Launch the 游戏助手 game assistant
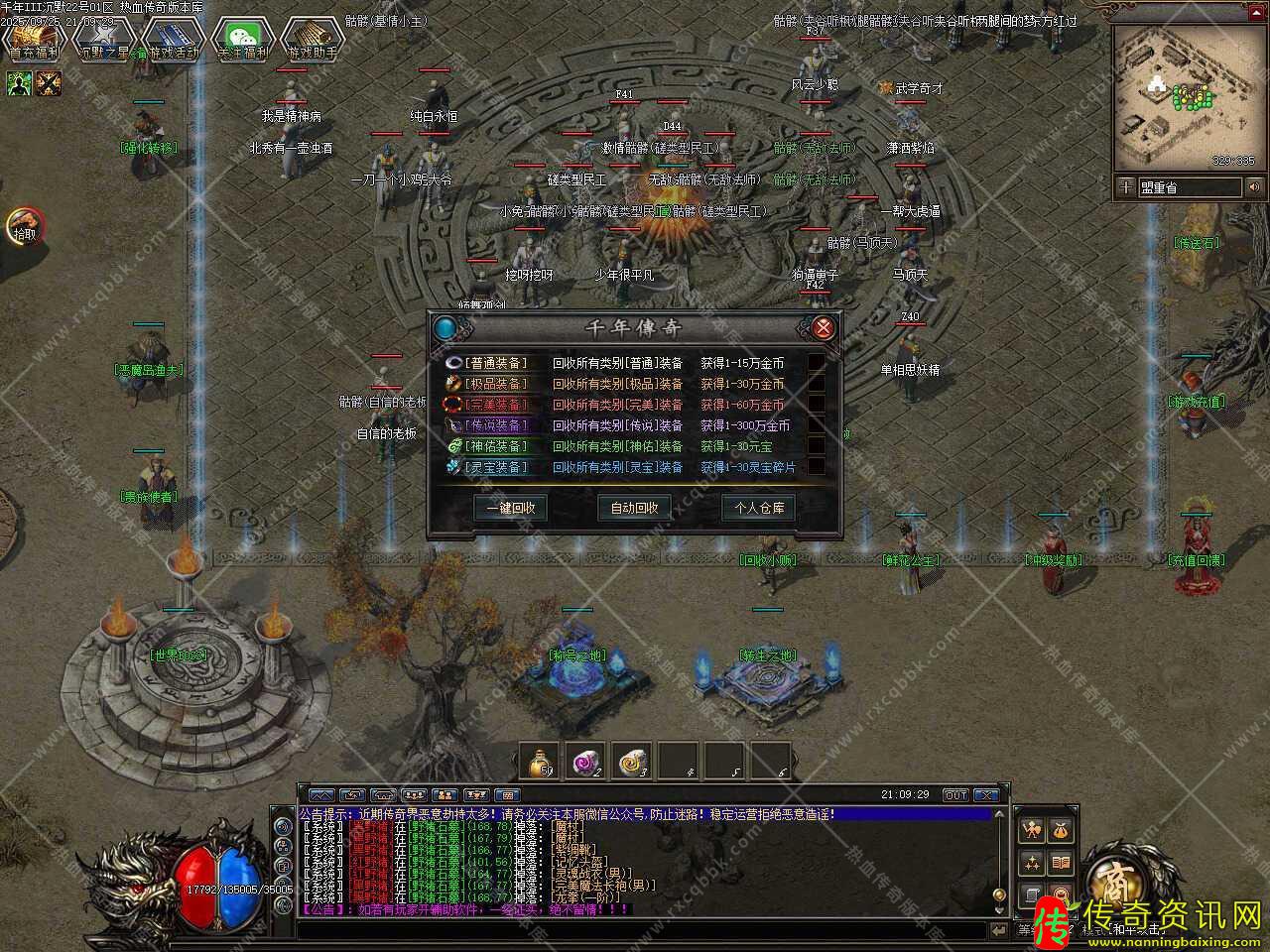1270x952 pixels. (312, 40)
